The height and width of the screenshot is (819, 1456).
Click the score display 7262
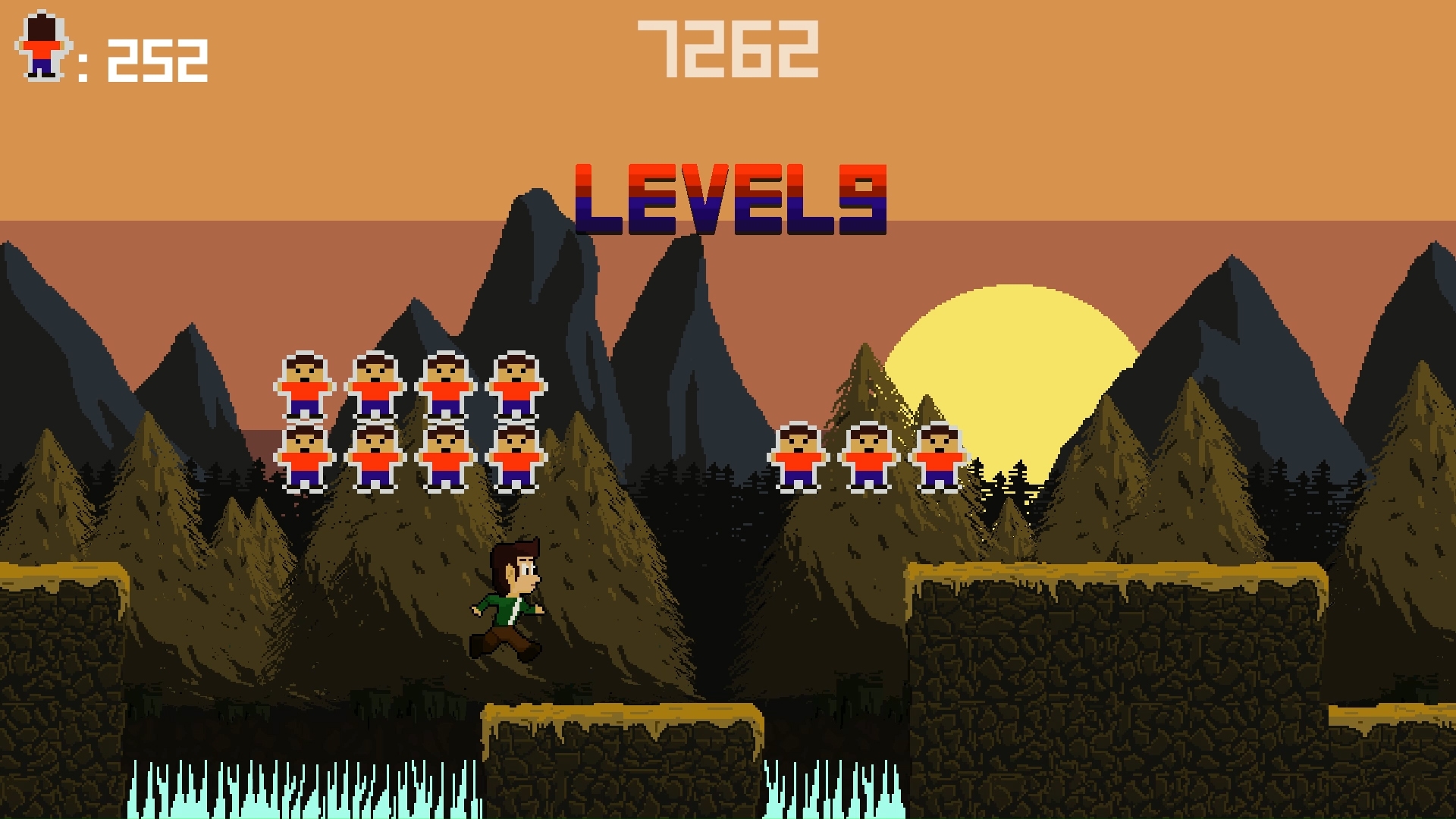728,49
